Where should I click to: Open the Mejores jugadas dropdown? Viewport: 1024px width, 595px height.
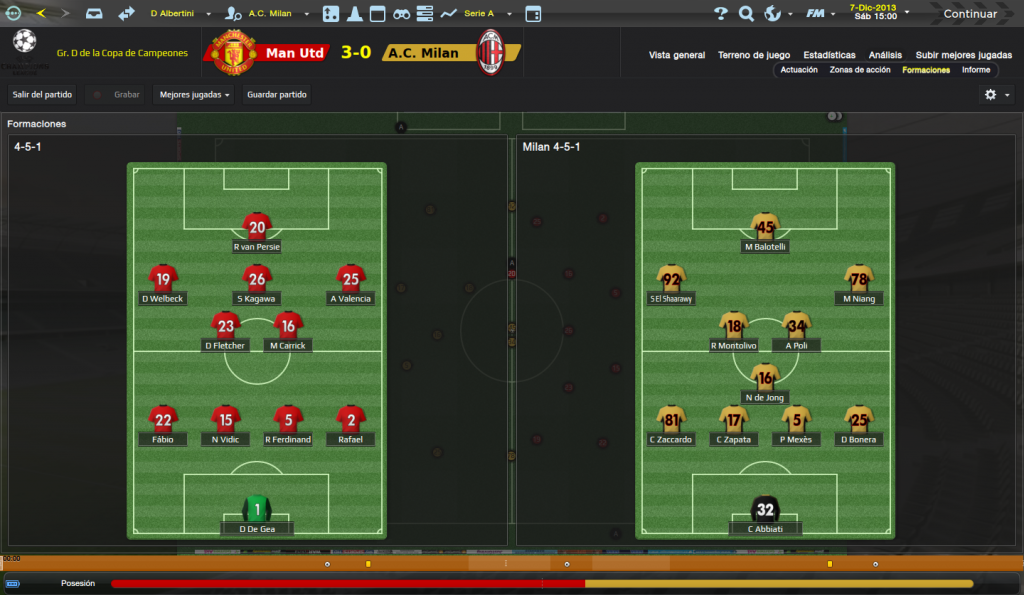(195, 95)
